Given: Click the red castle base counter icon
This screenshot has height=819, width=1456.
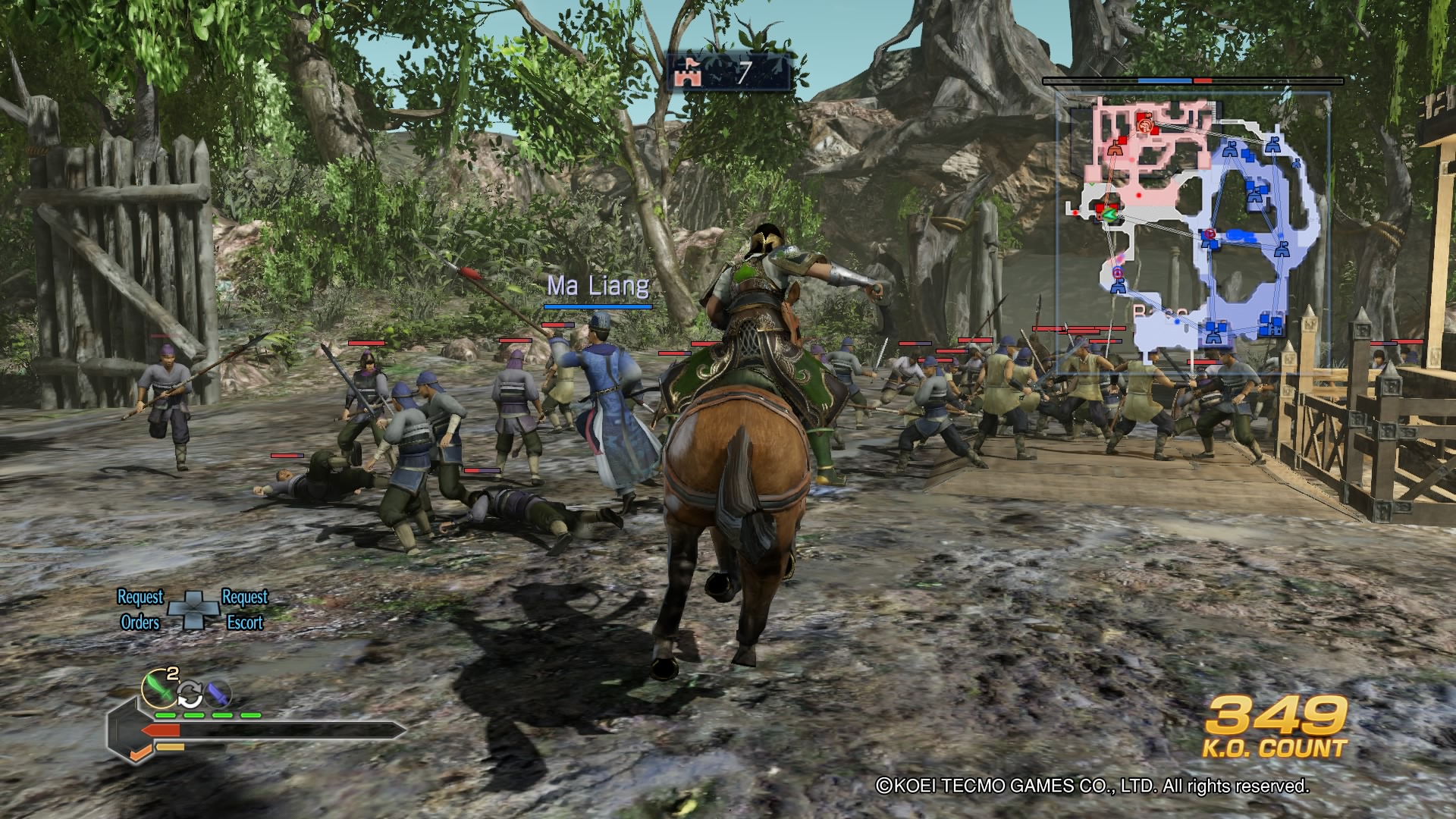Looking at the screenshot, I should [691, 73].
